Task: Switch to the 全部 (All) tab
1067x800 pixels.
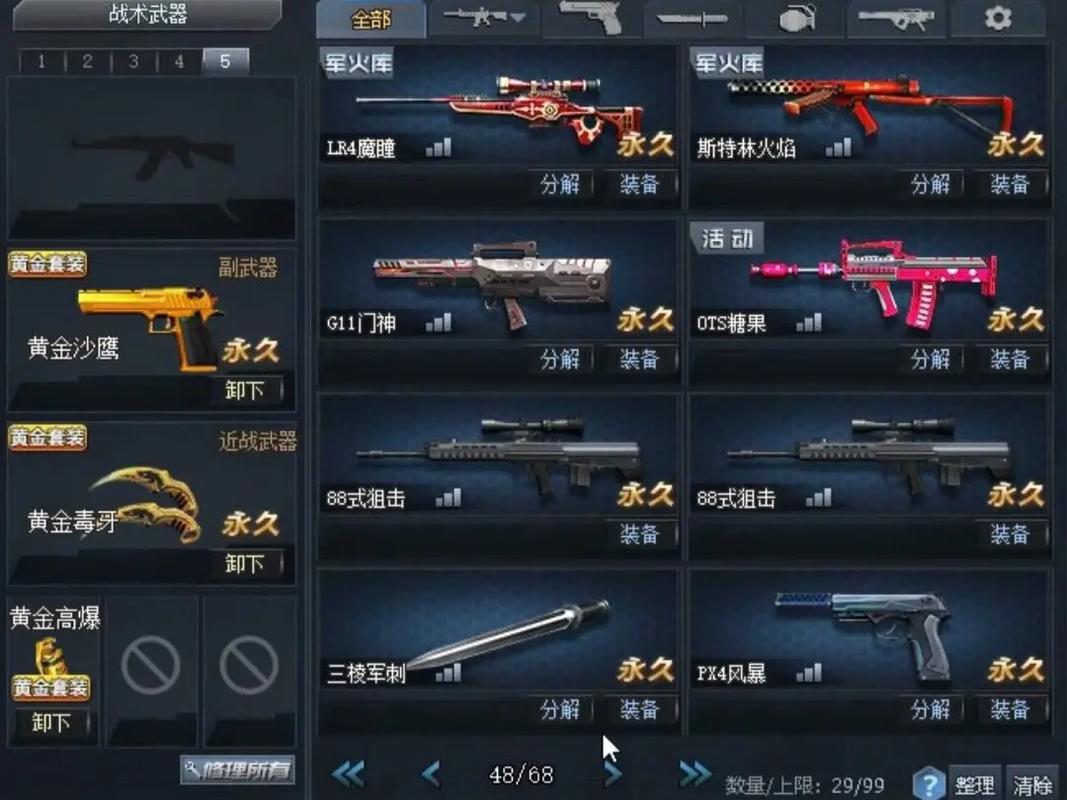Action: 371,19
